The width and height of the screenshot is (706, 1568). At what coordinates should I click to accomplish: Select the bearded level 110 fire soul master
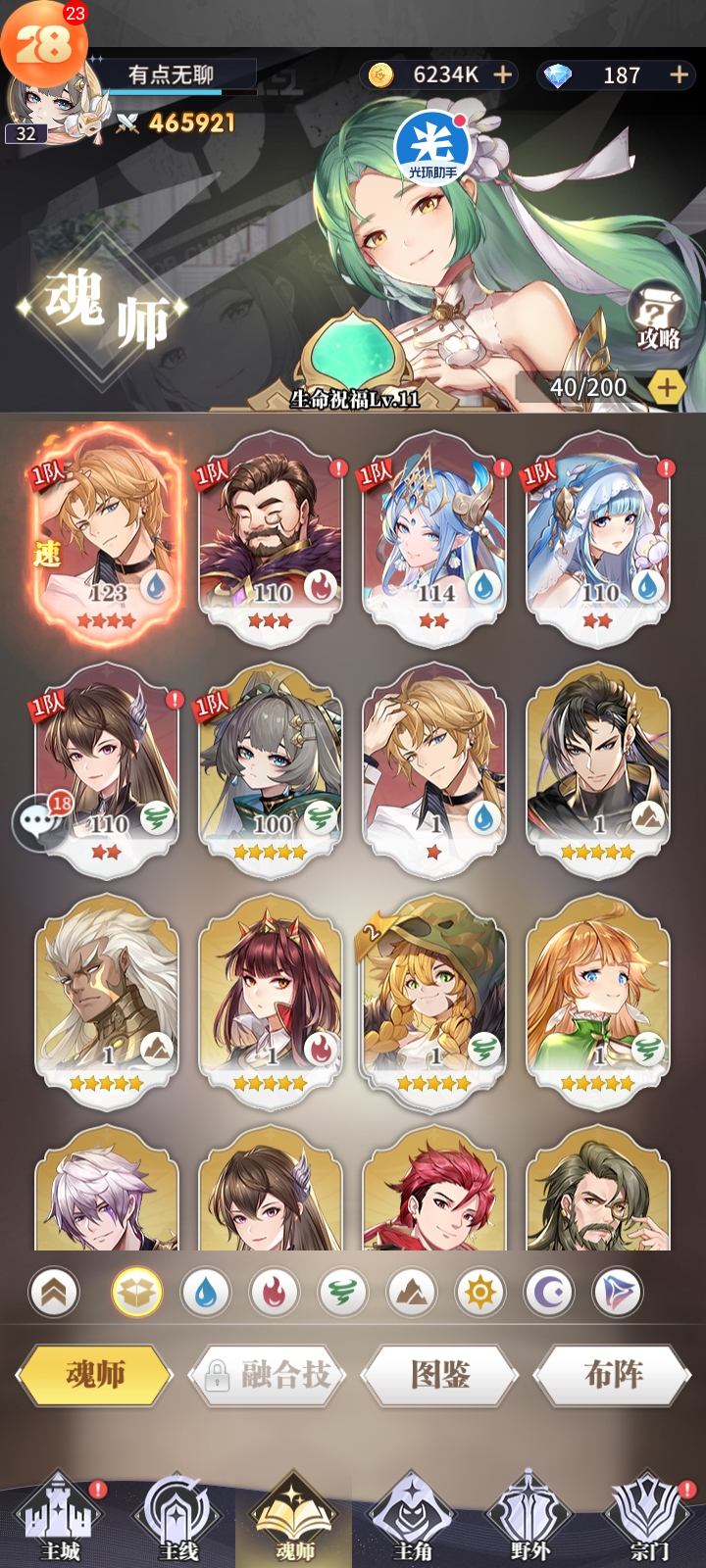(x=271, y=534)
